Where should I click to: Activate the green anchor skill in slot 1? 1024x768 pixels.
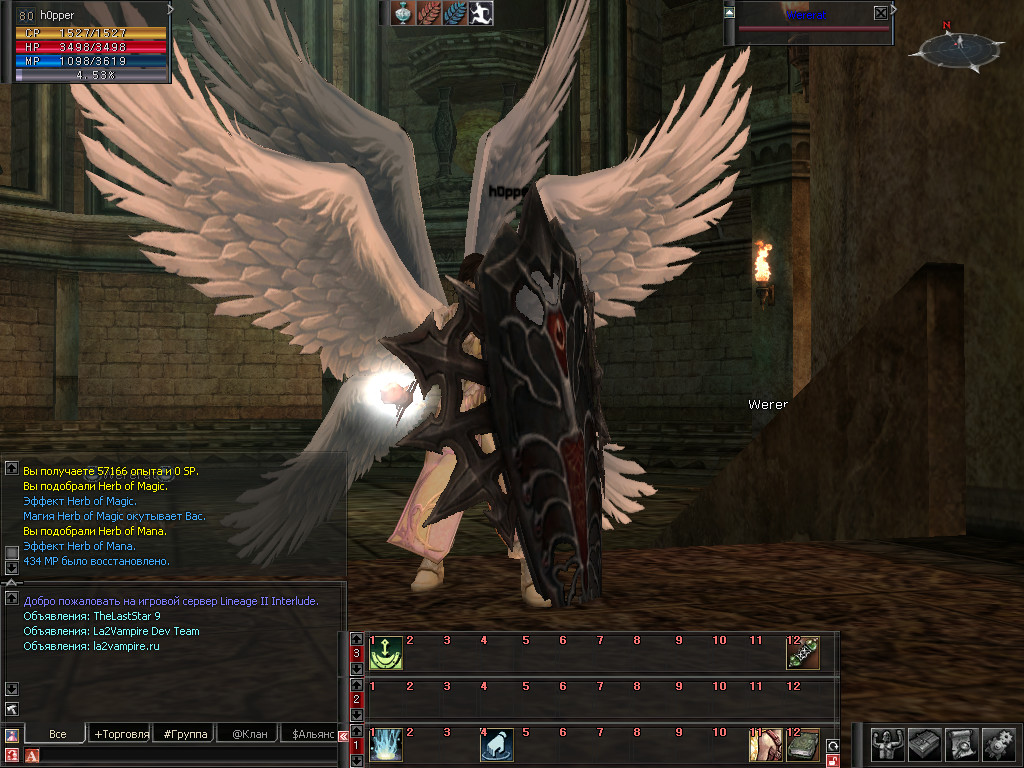pos(386,654)
